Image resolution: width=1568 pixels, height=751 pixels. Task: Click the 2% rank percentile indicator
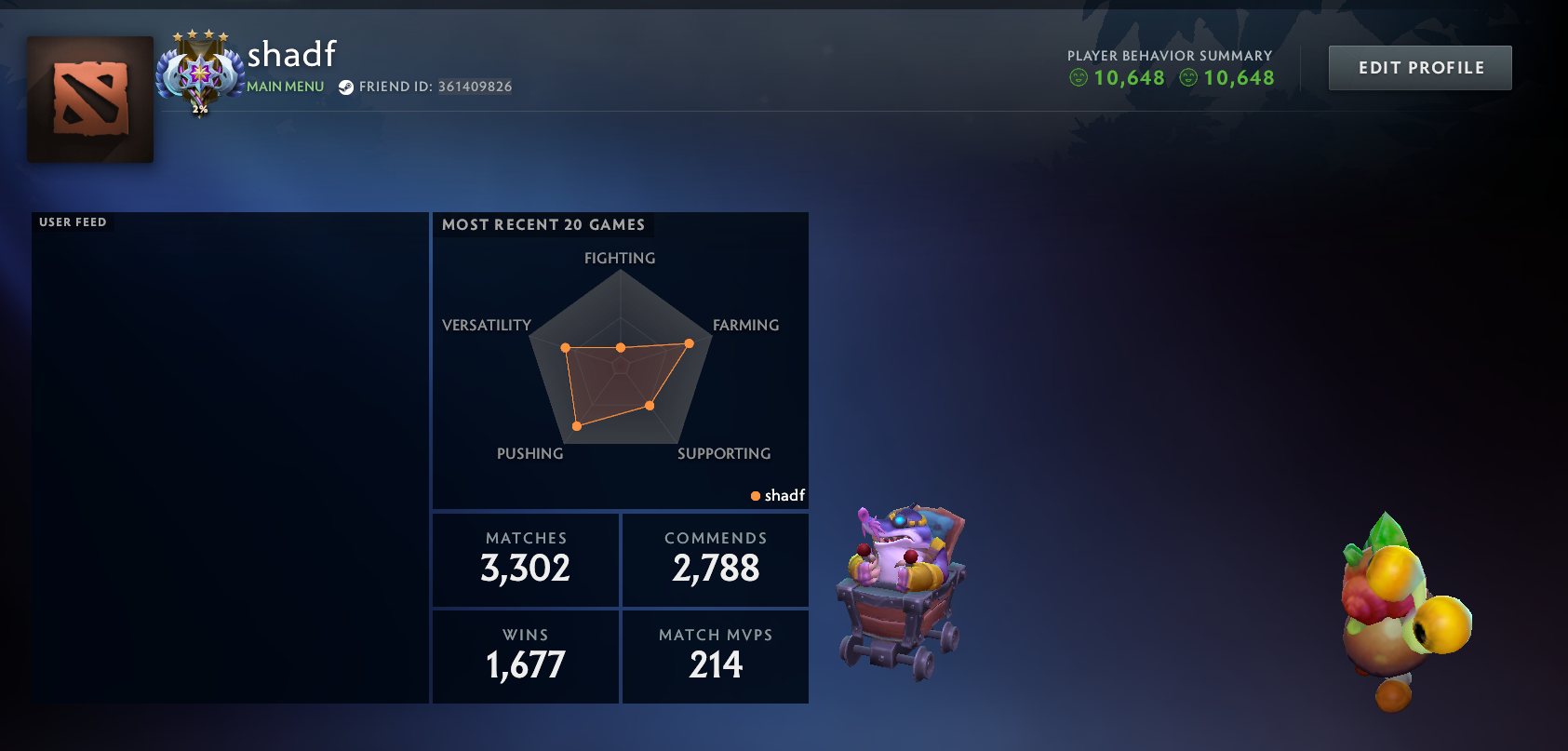tap(198, 110)
